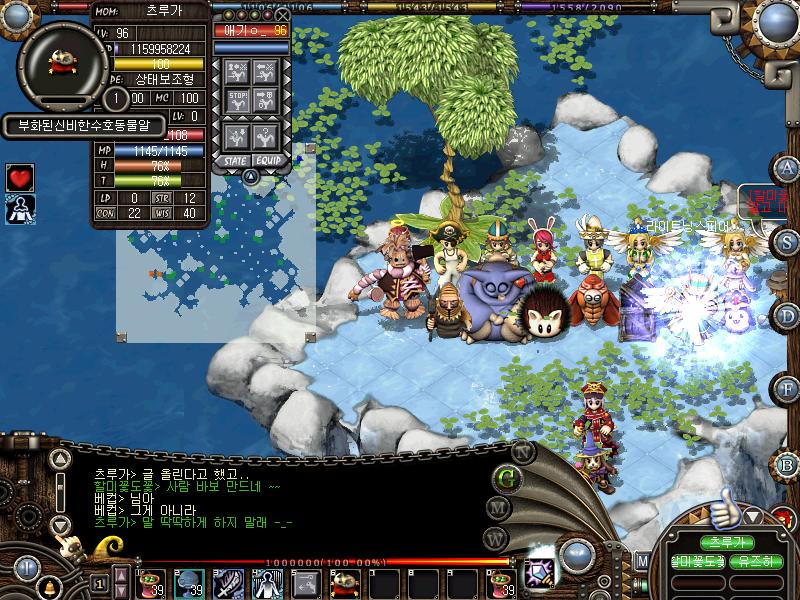Switch to the W chat channel
This screenshot has height=600, width=800.
[495, 538]
